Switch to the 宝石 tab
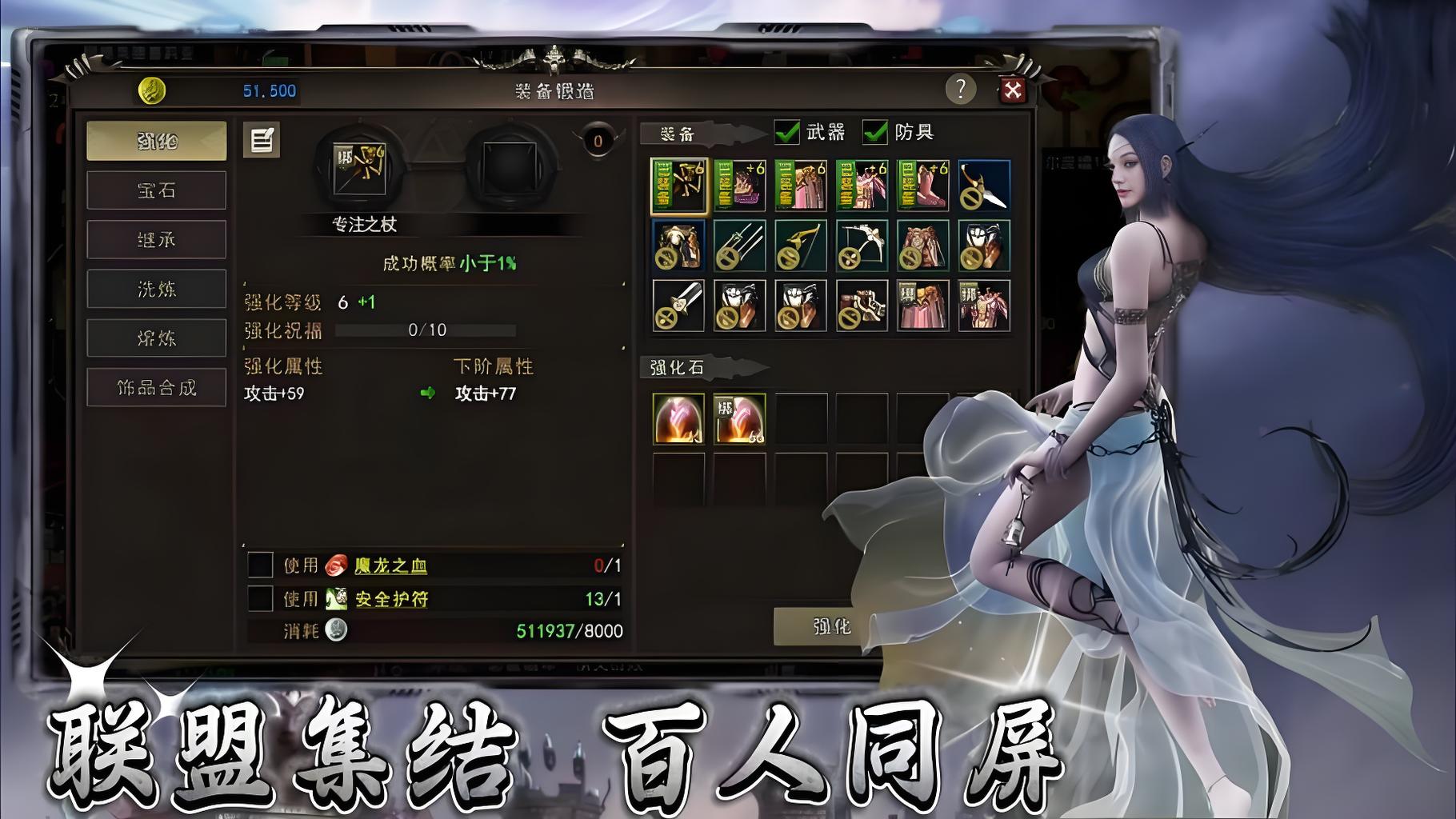Viewport: 1456px width, 819px height. click(156, 190)
